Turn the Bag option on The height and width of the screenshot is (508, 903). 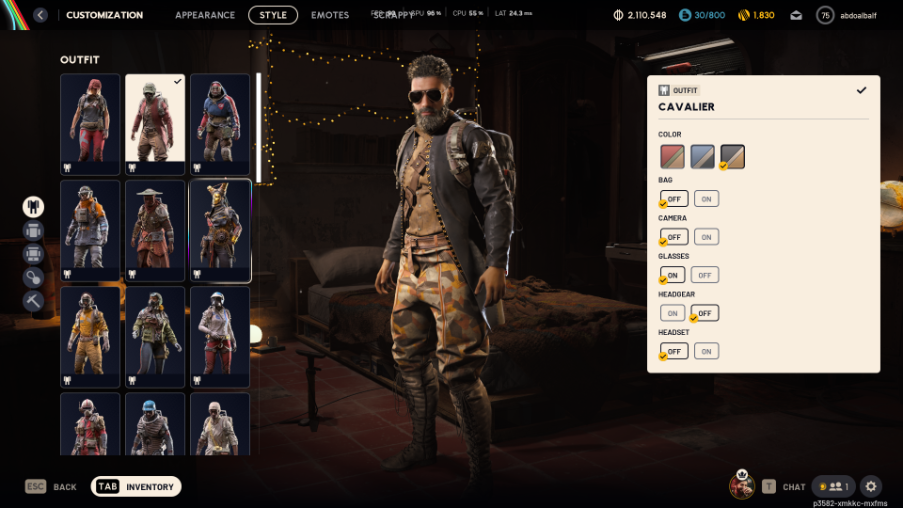pos(706,199)
